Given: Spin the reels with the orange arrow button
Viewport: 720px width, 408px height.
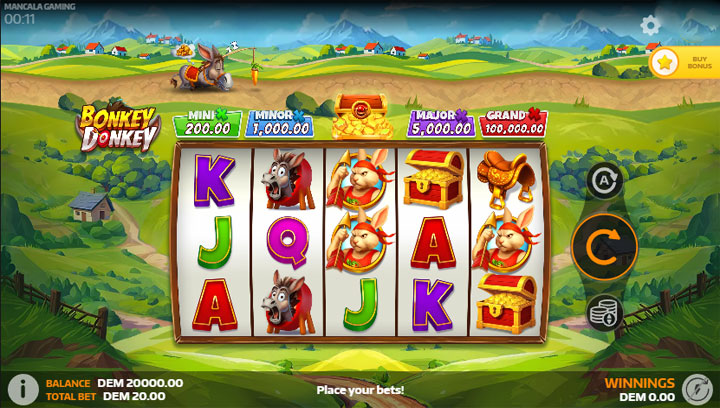Looking at the screenshot, I should click(605, 246).
